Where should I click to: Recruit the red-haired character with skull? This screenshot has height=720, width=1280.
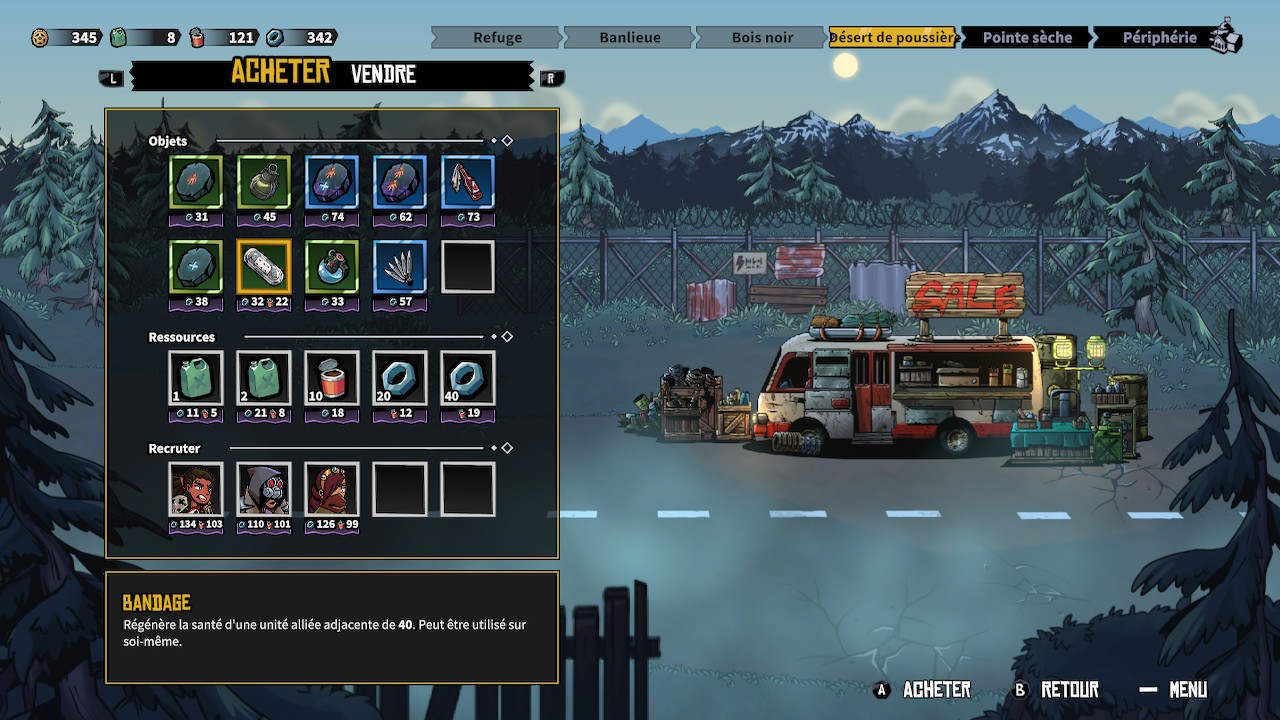click(196, 490)
